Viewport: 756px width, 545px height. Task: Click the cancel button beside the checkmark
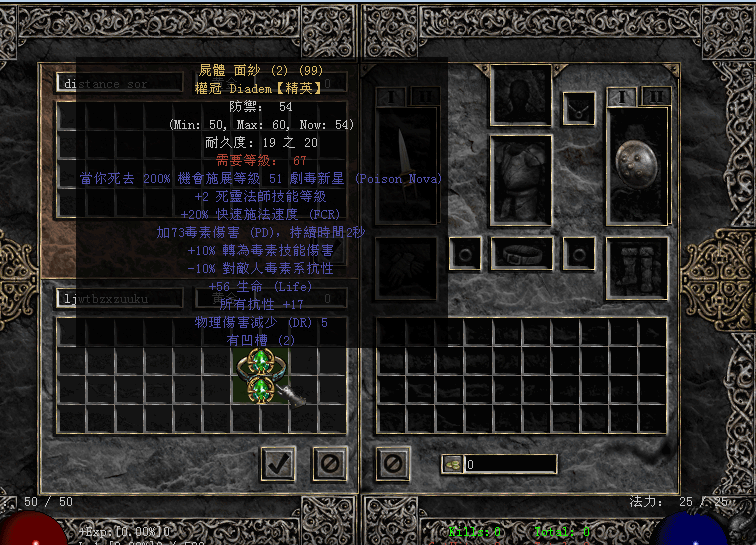[329, 463]
